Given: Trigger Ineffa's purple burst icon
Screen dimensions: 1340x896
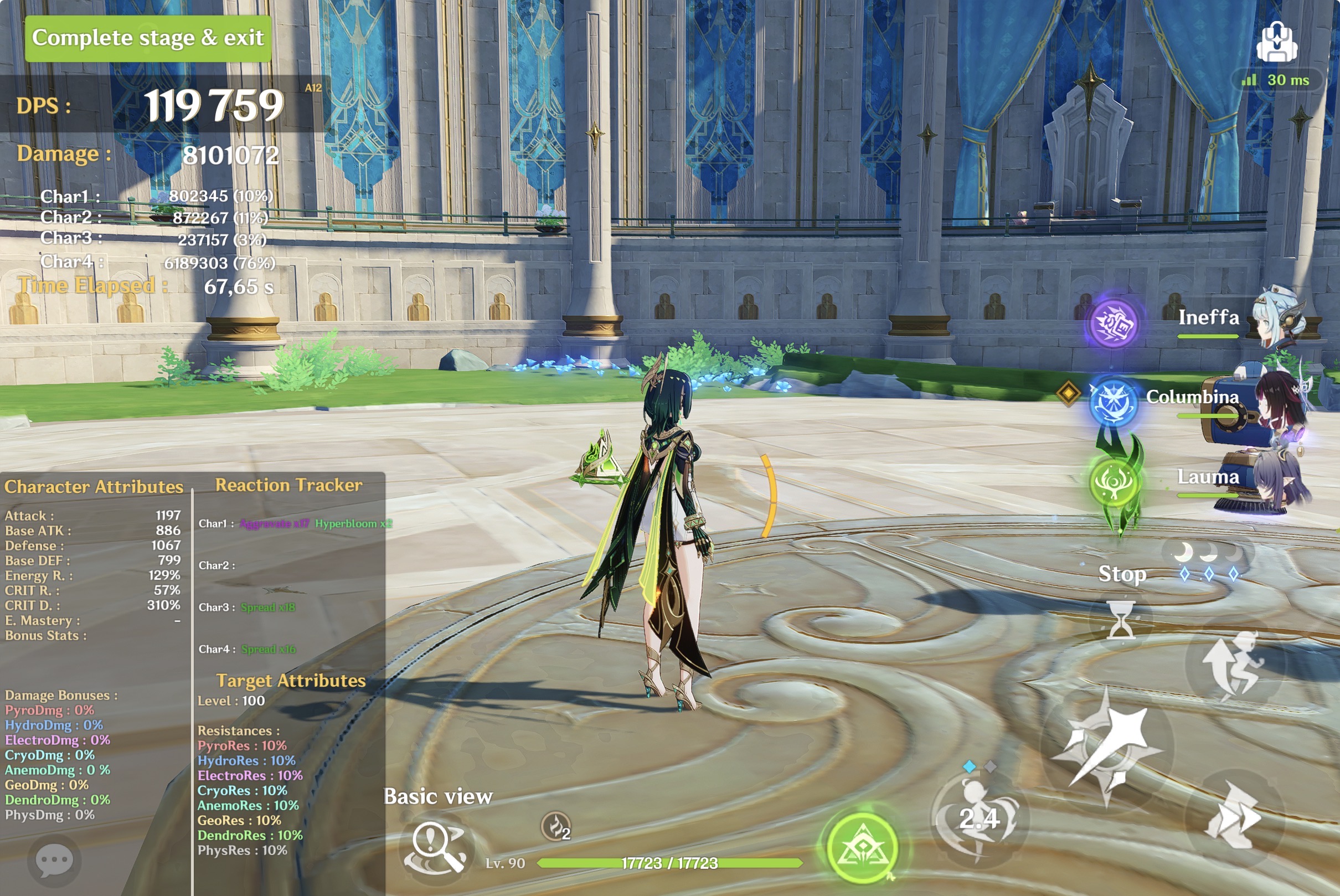Looking at the screenshot, I should [x=1112, y=323].
